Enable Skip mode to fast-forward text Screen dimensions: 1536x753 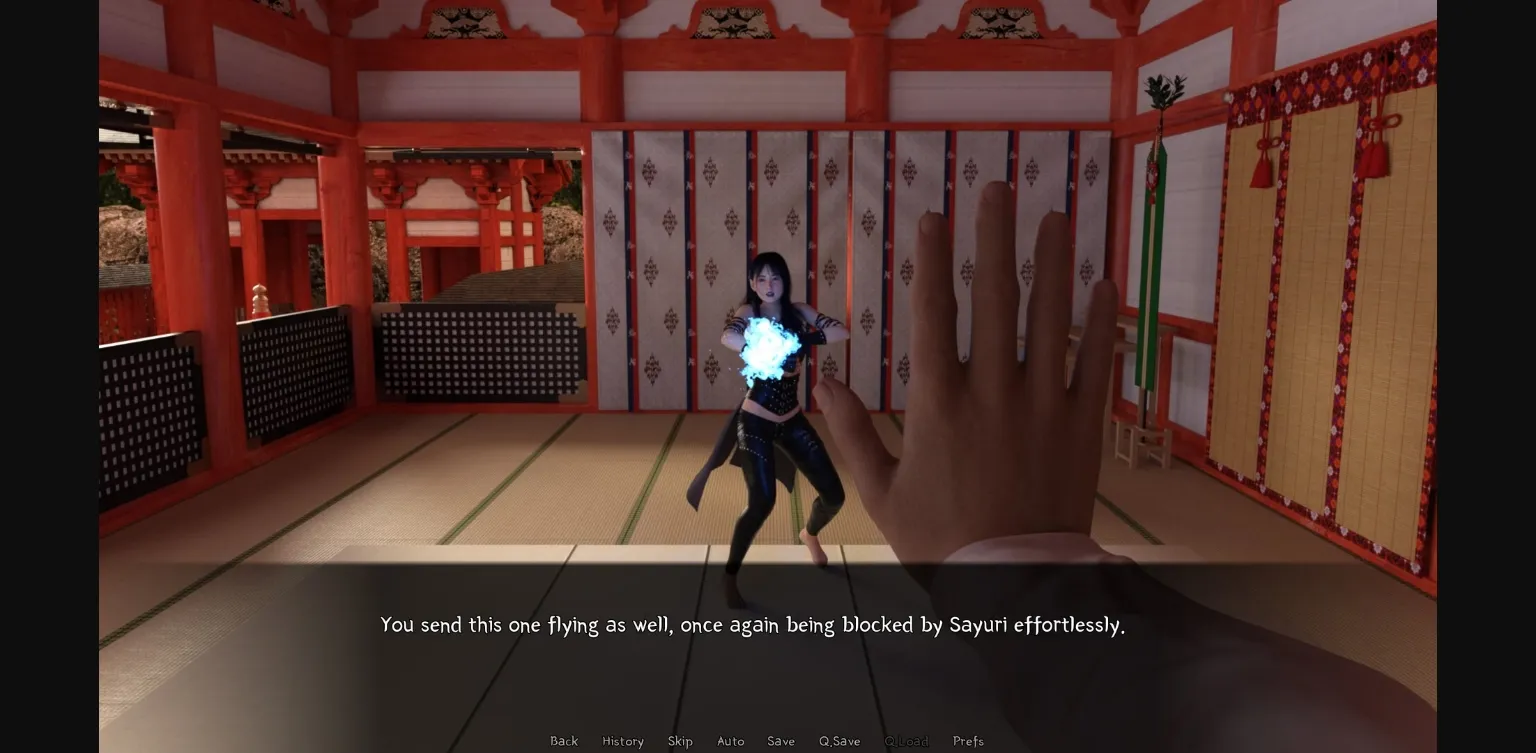point(680,741)
